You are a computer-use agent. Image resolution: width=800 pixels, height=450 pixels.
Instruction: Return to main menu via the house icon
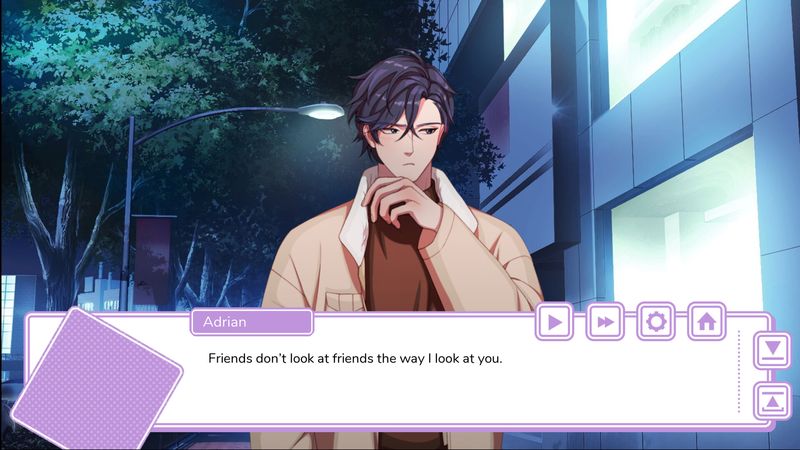706,321
